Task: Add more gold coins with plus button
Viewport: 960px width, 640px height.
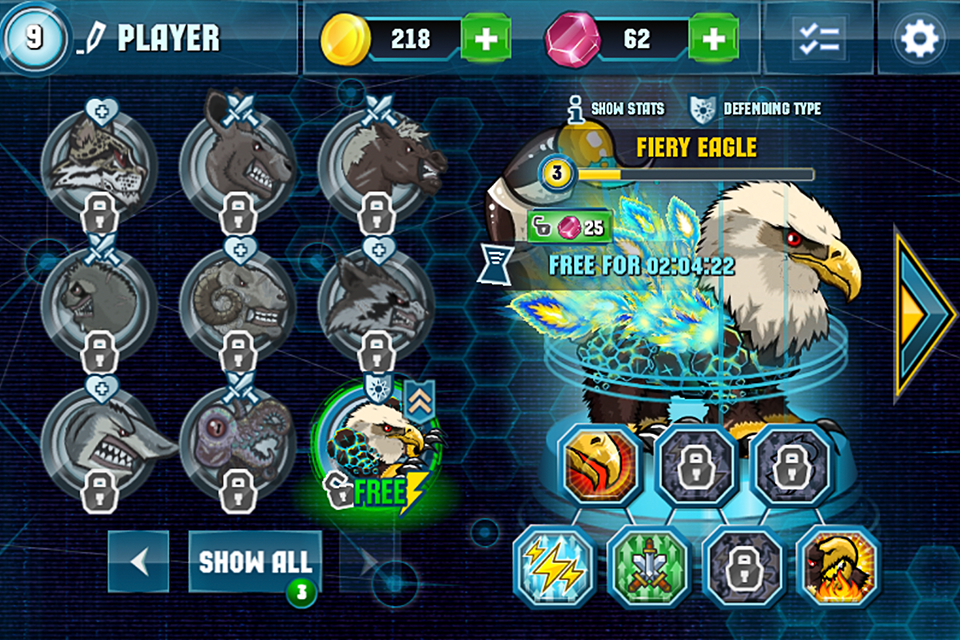Action: (x=486, y=39)
